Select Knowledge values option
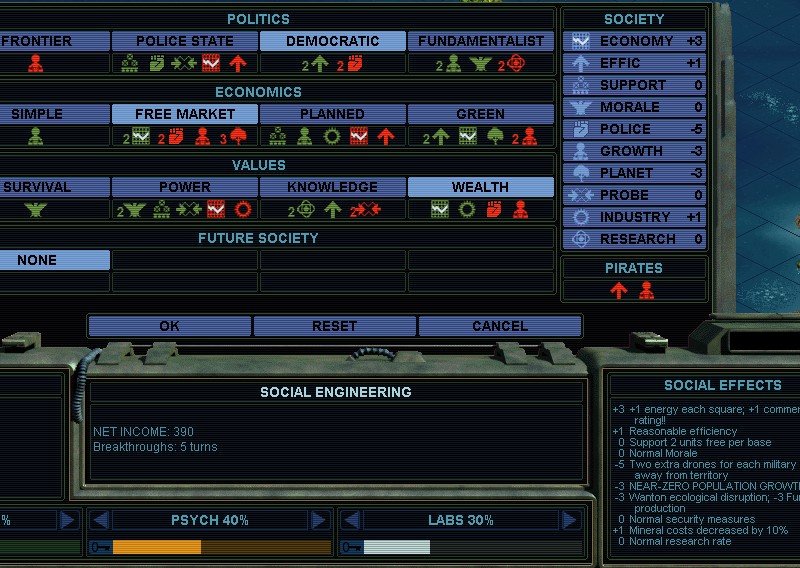Image resolution: width=800 pixels, height=568 pixels. pyautogui.click(x=332, y=187)
